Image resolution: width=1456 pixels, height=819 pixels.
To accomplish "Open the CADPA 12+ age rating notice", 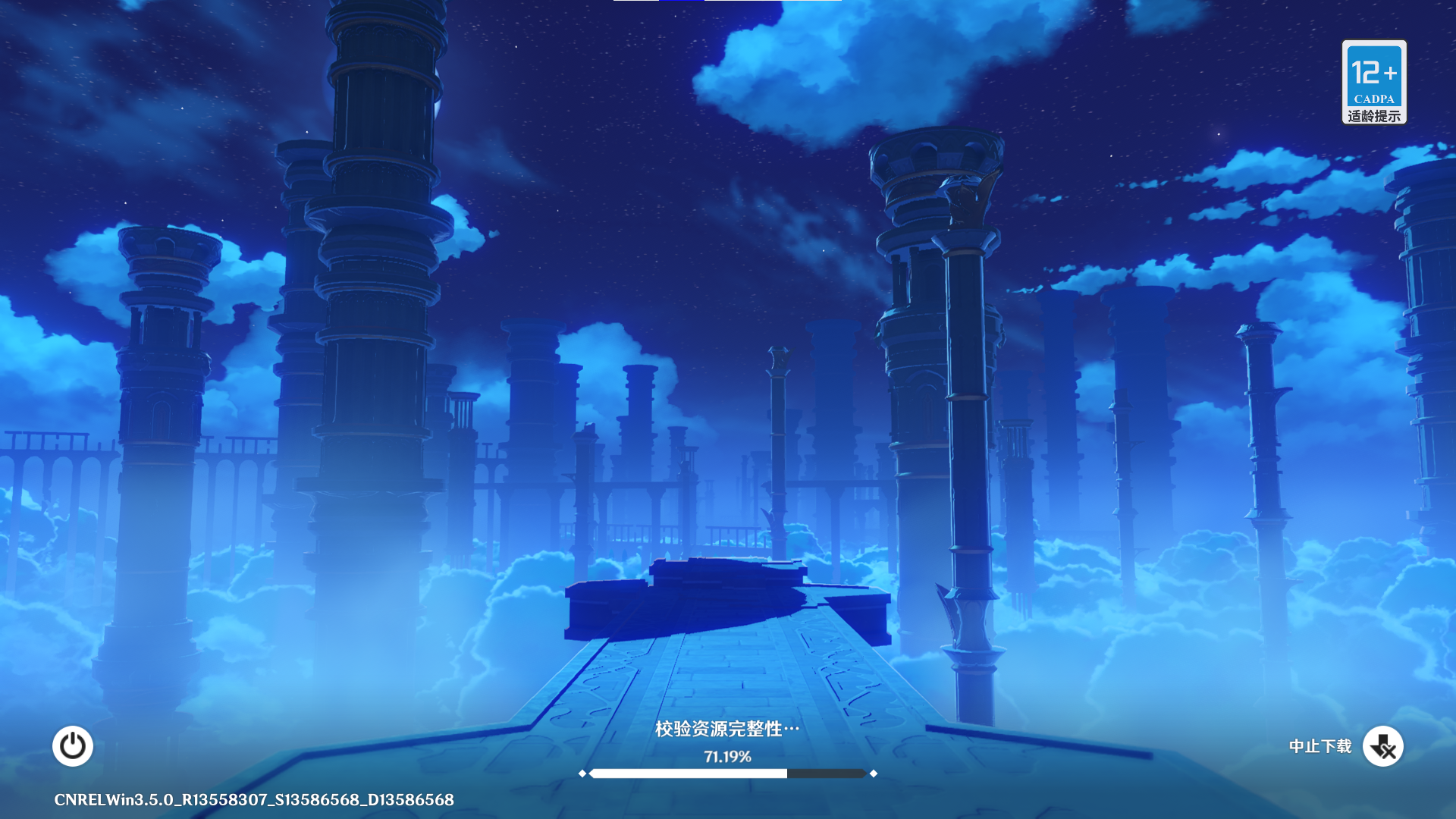I will (1373, 82).
